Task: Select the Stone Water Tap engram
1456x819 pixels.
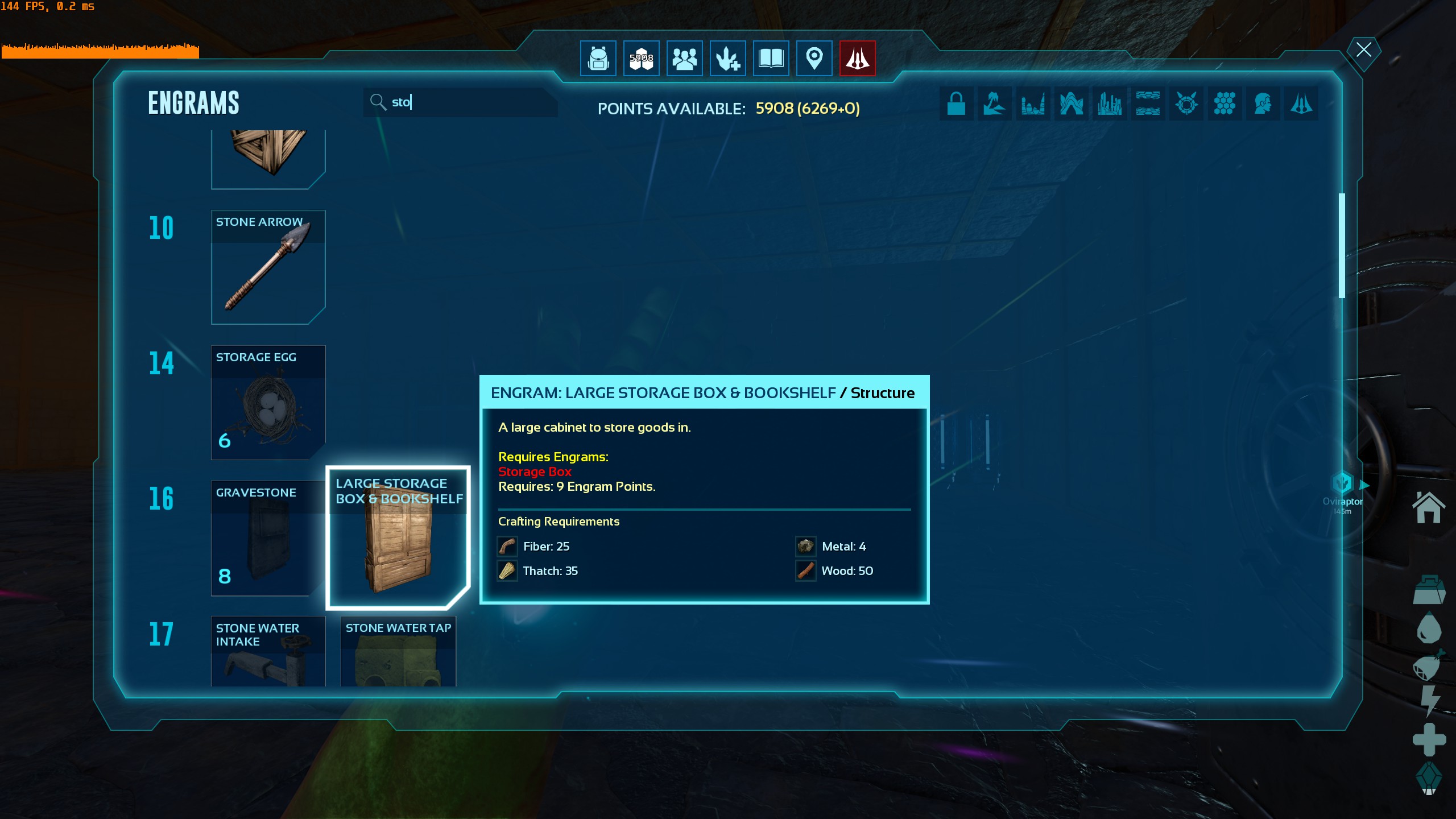Action: coord(398,652)
